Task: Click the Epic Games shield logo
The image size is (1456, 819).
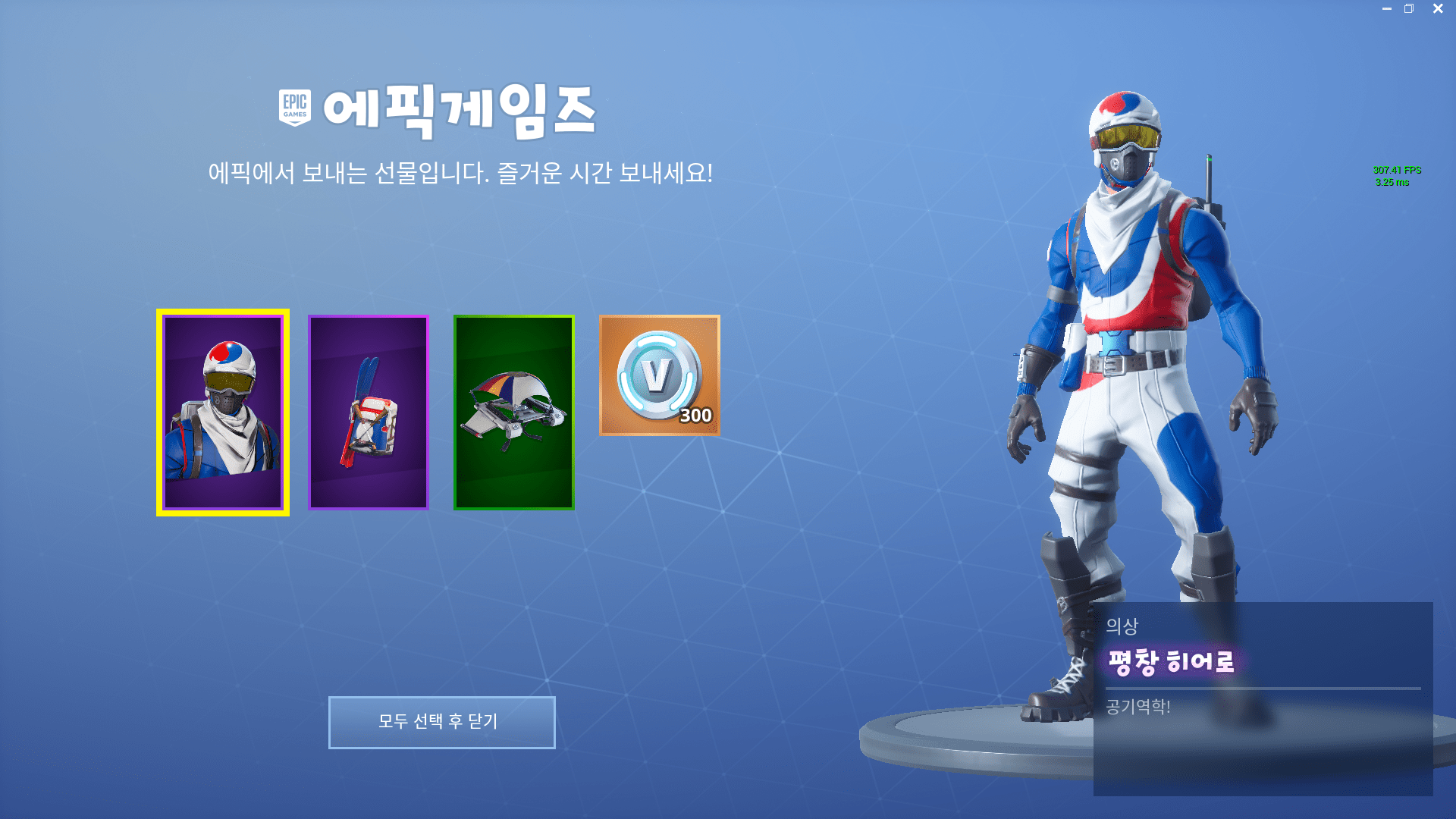Action: 294,106
